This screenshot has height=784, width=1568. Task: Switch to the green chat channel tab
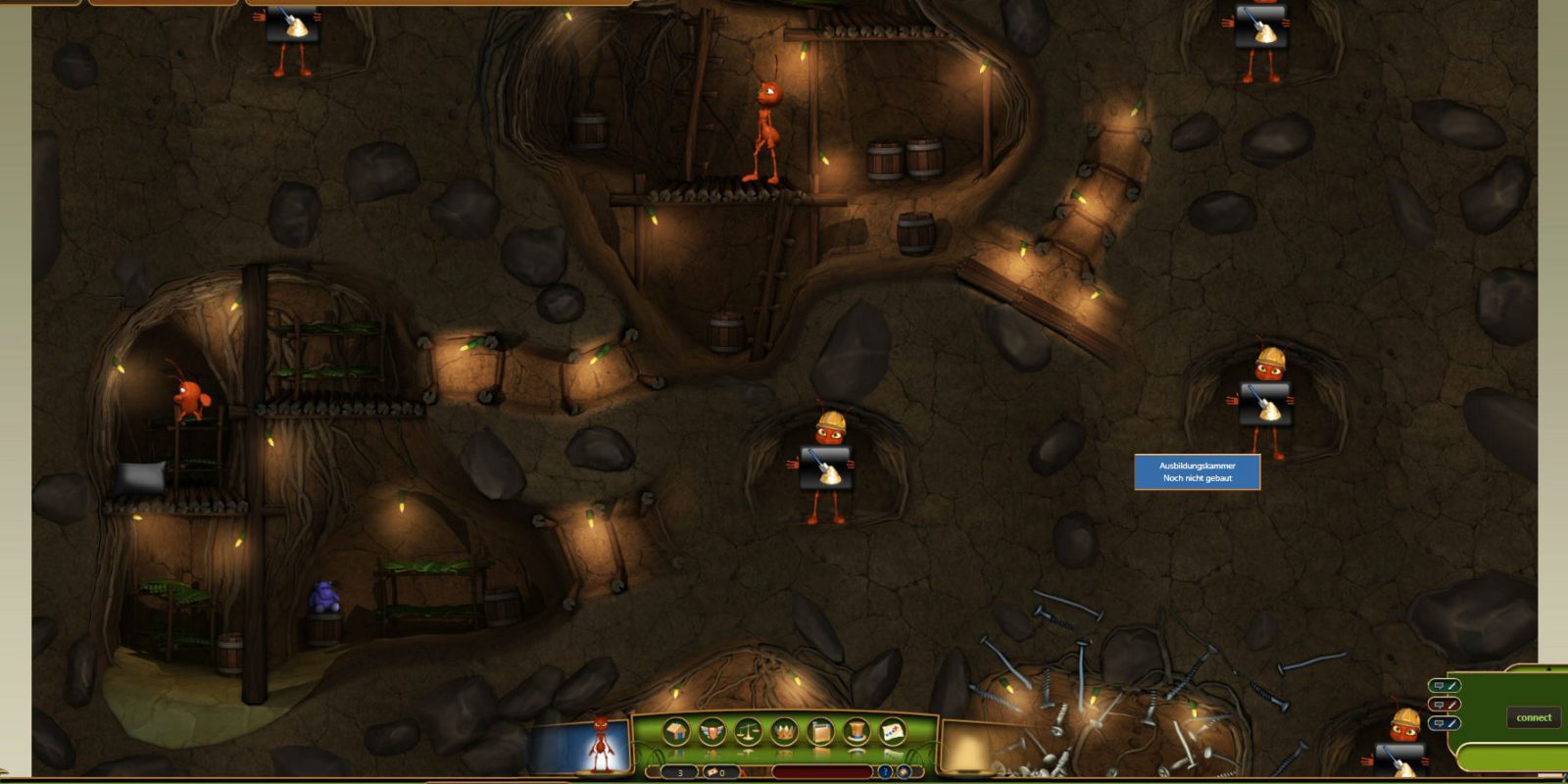tap(1445, 686)
